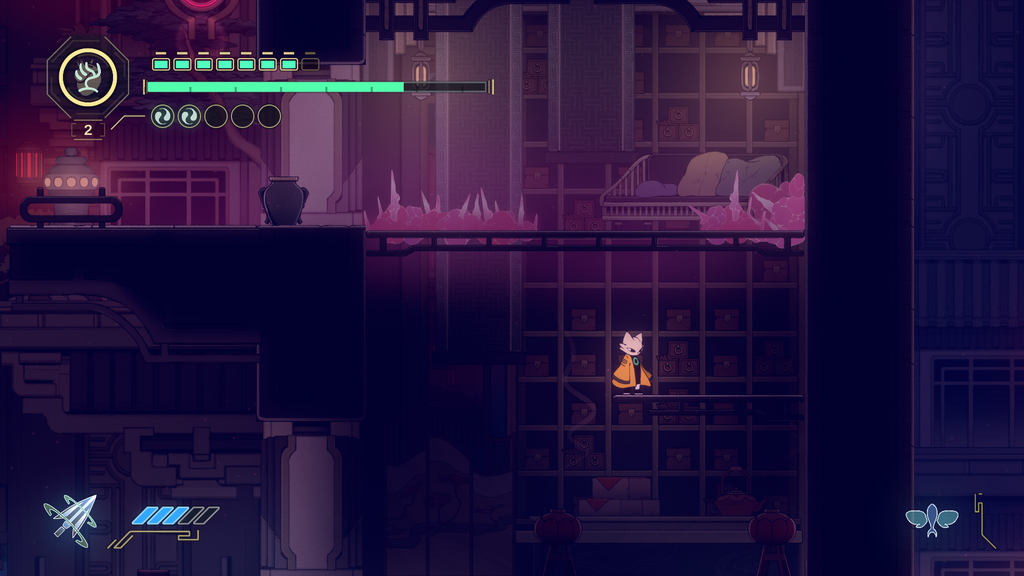Click the teal butterfly nymph icon

(931, 520)
